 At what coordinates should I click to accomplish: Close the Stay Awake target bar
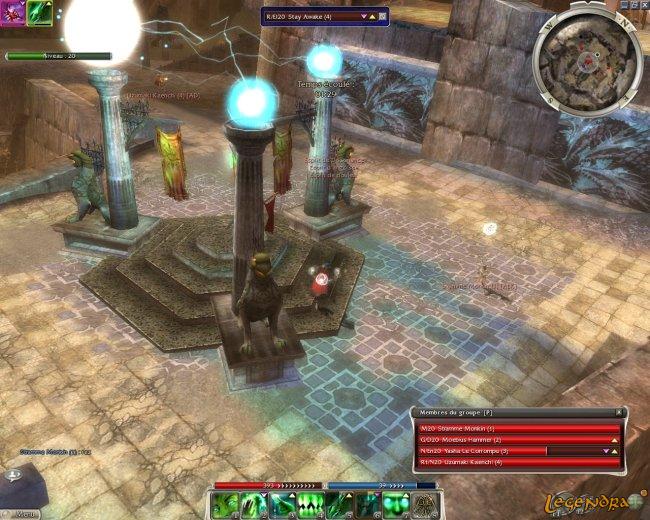coord(383,16)
